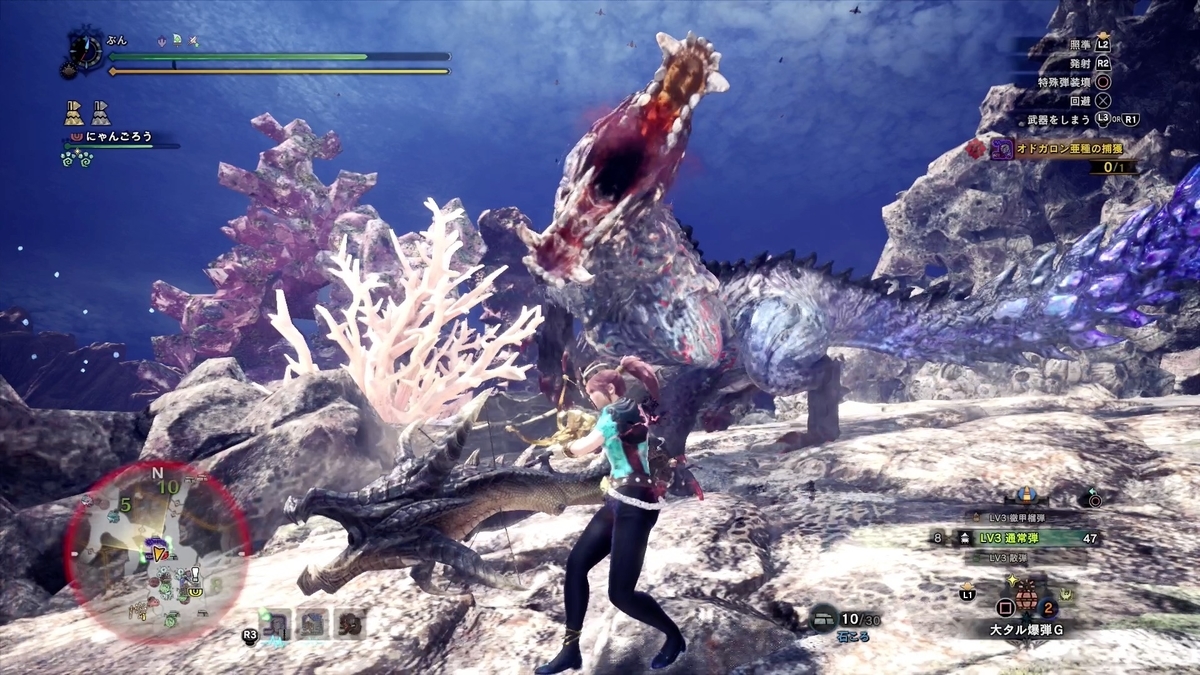
Task: Select the bowgun ammo icon above ammo list
Action: [1026, 495]
